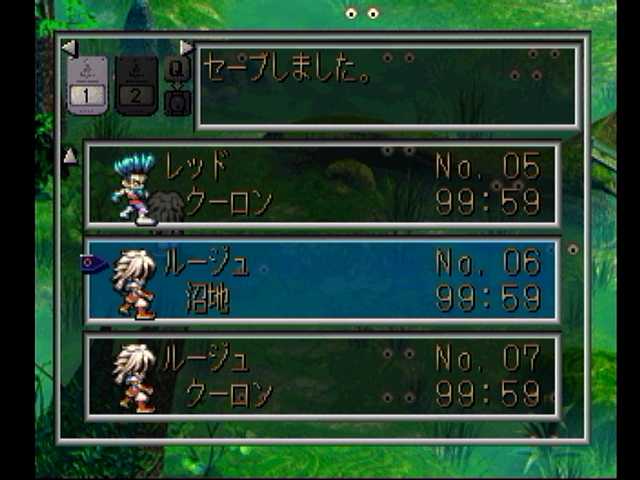This screenshot has height=480, width=640.
Task: Choose the Q quick save icon
Action: click(178, 69)
